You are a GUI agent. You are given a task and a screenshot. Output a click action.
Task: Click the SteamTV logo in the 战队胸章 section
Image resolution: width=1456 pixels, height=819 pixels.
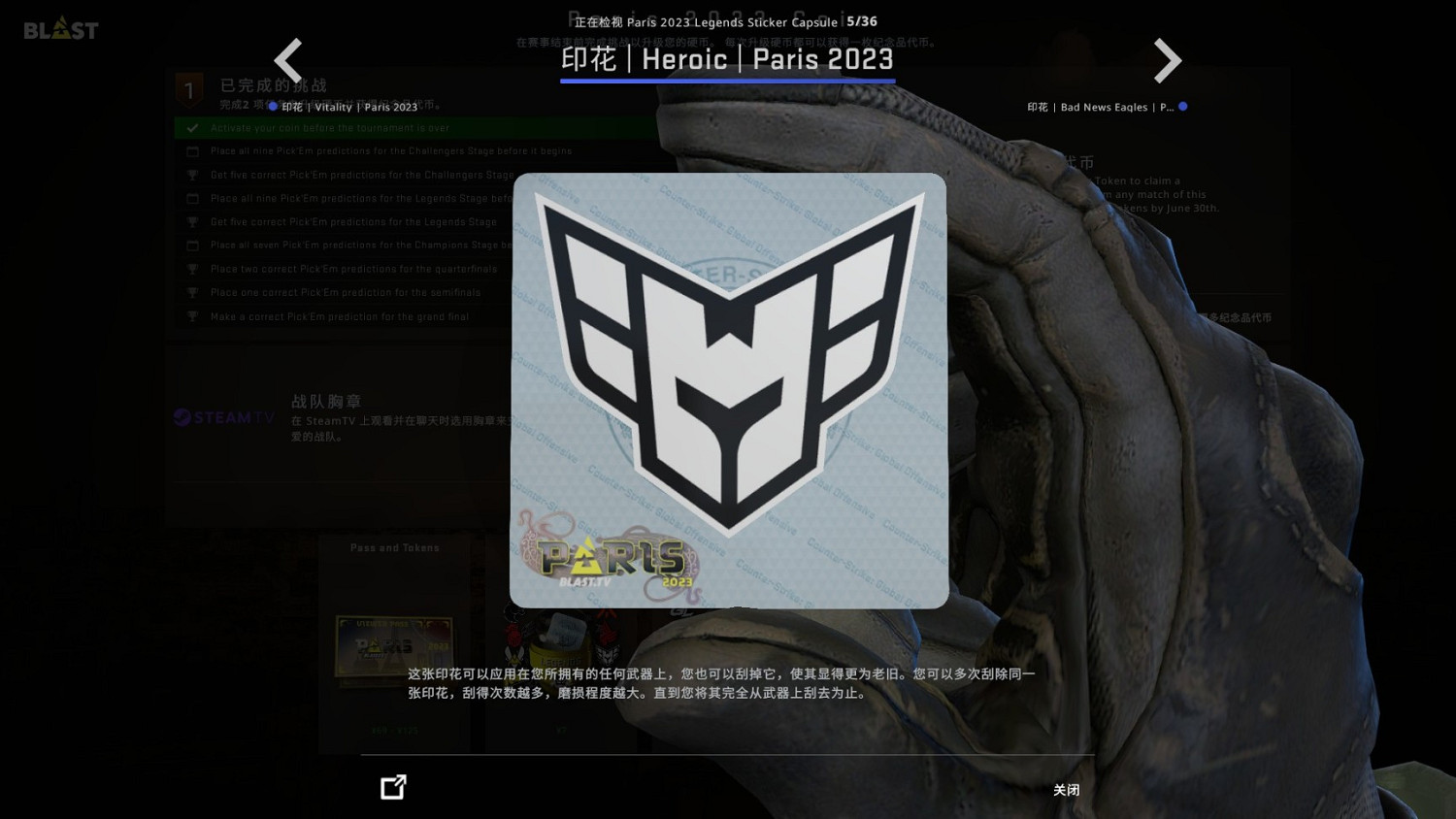coord(222,418)
